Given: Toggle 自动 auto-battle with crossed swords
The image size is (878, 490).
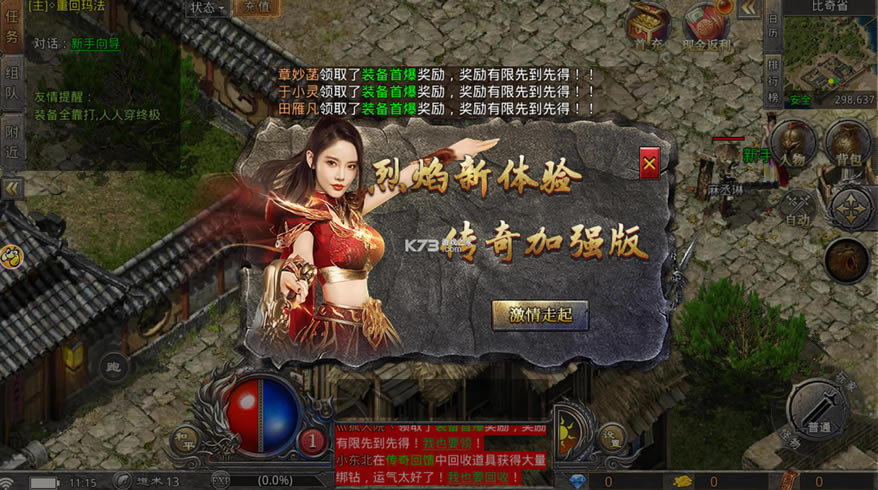Looking at the screenshot, I should [x=798, y=207].
